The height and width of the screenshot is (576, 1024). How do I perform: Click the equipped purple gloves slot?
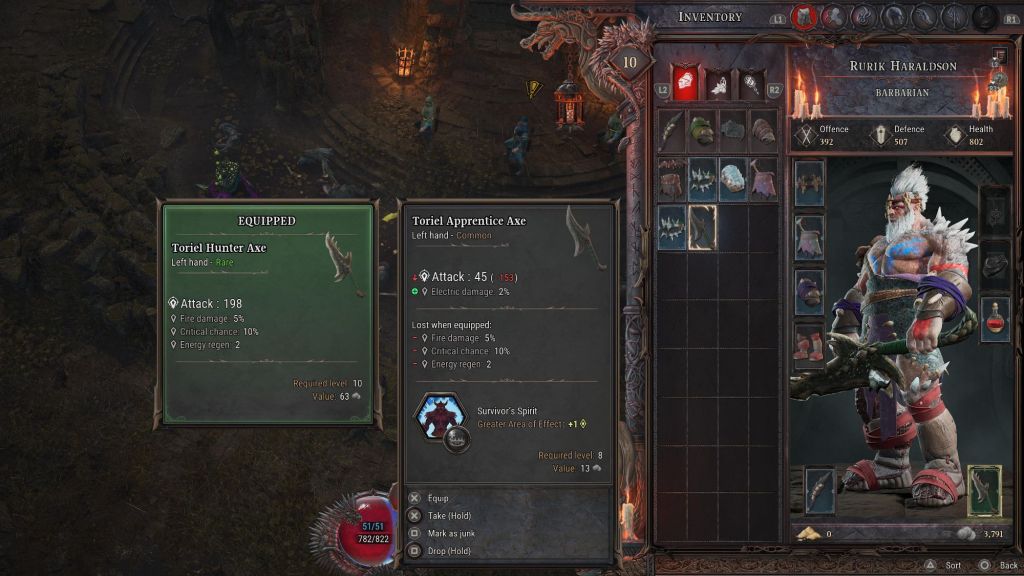point(809,292)
